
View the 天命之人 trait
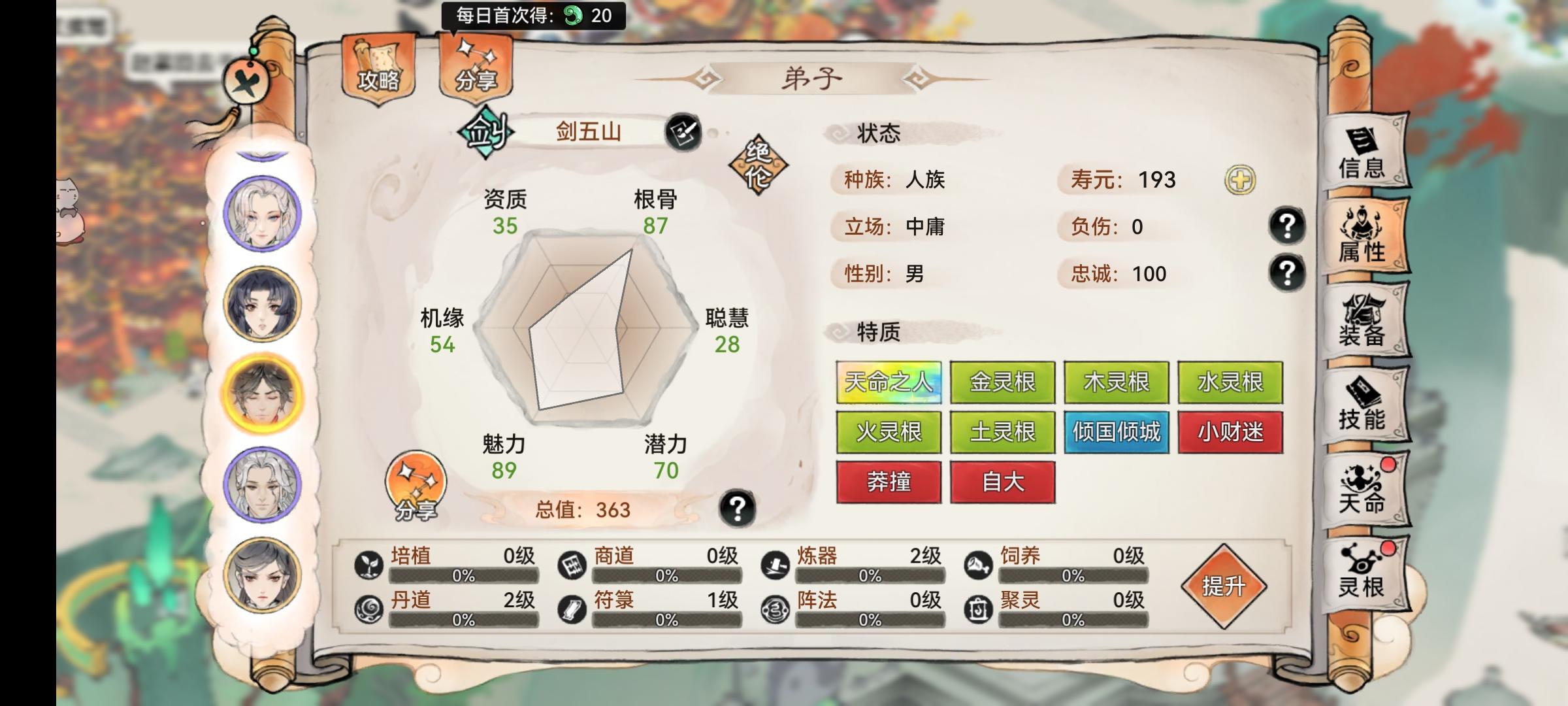pos(890,383)
